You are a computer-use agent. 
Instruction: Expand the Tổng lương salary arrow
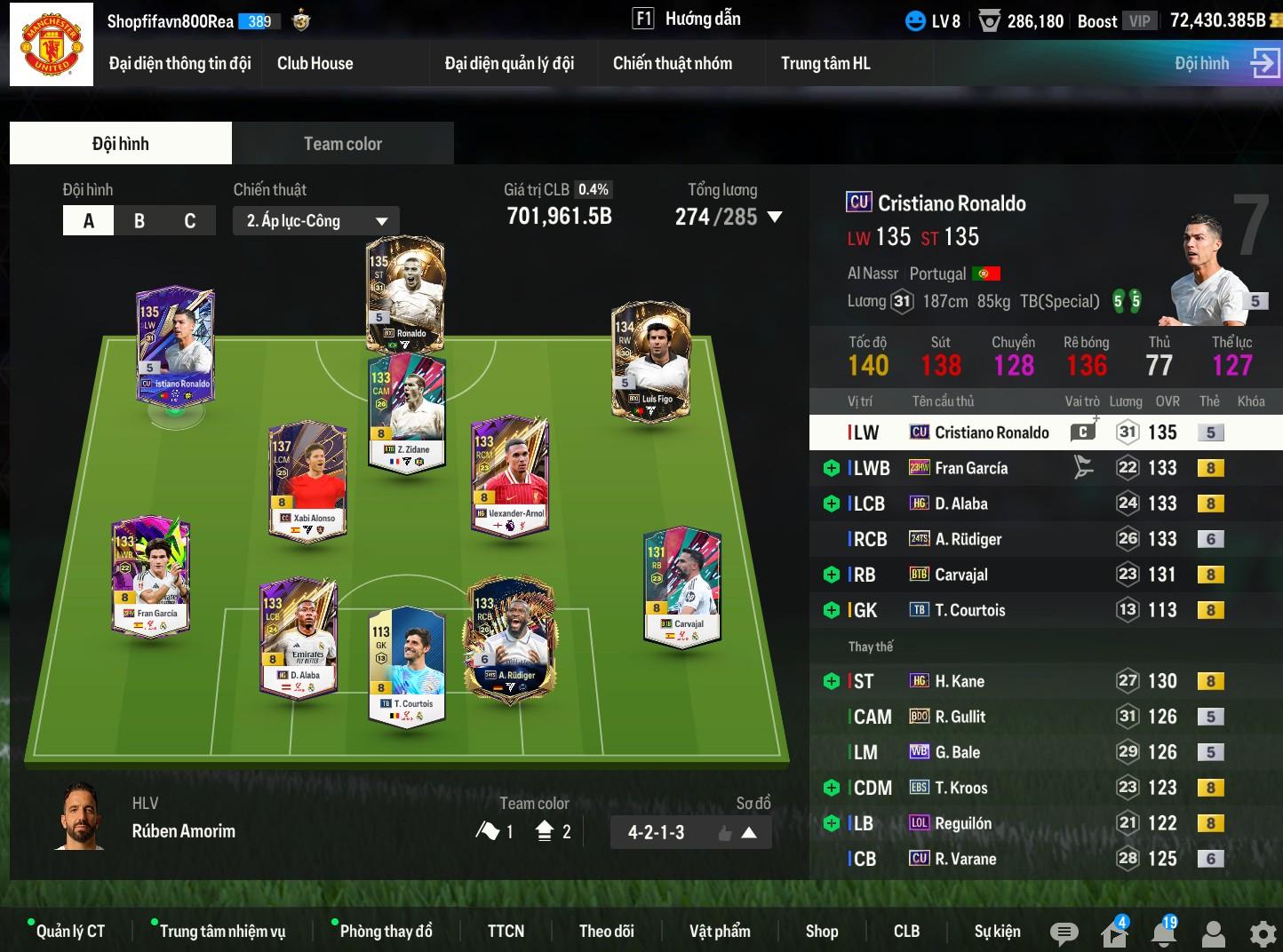(775, 217)
